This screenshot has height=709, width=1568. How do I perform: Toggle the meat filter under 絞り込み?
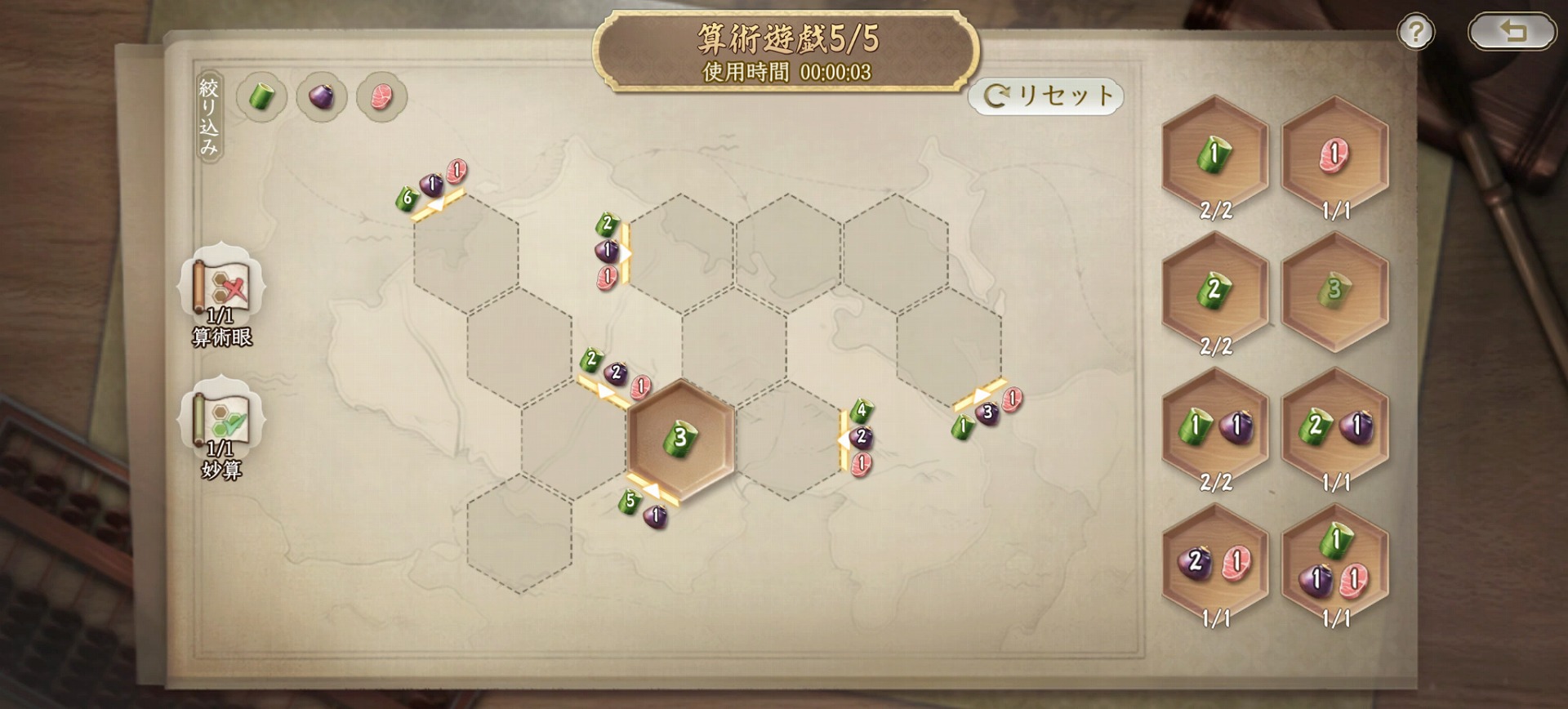[x=381, y=96]
